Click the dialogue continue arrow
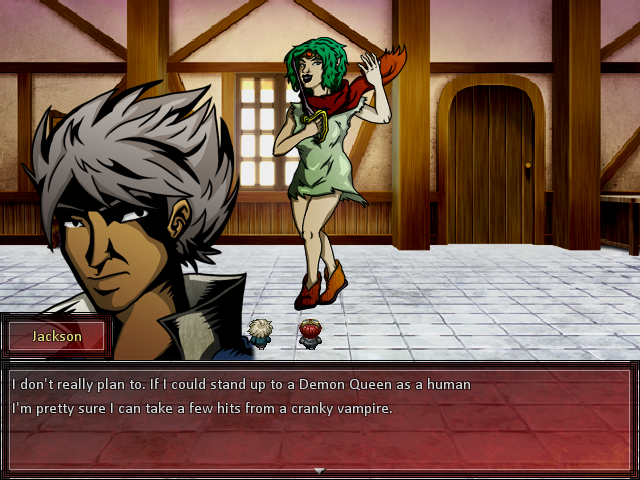640x480 pixels. point(319,470)
